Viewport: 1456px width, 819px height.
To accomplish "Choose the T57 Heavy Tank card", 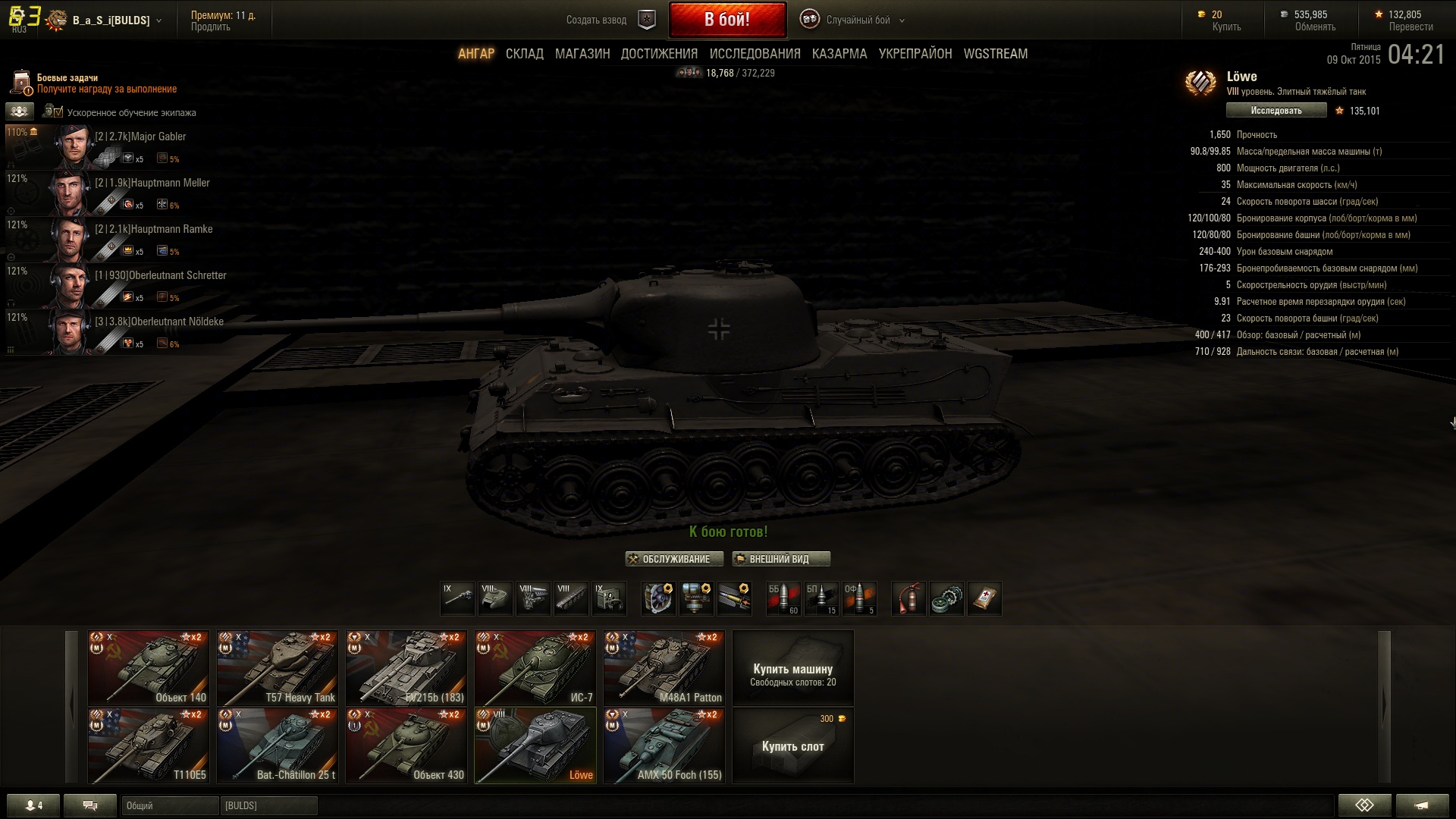I will [278, 668].
